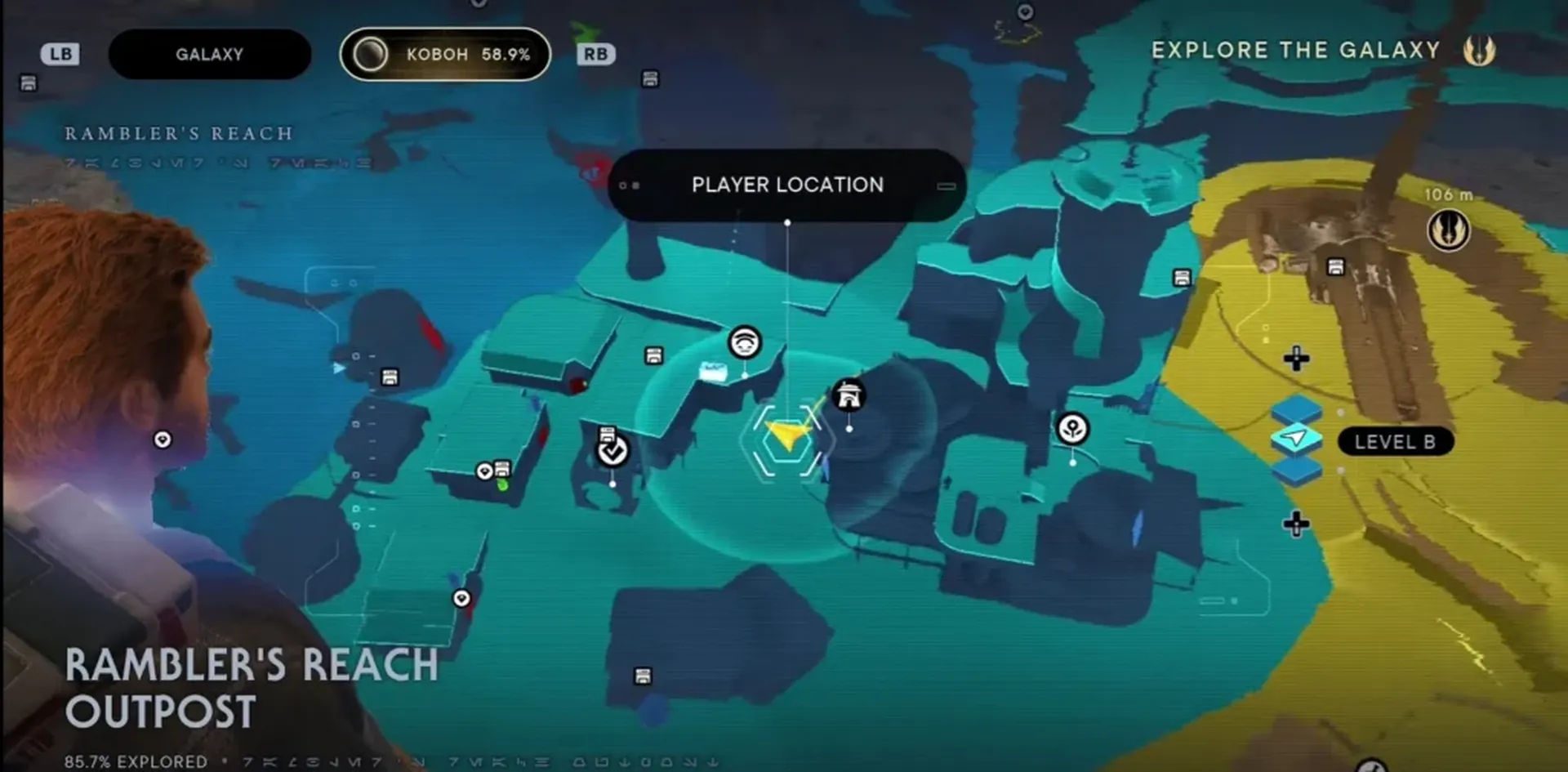
Task: Open the Explore the Galaxy objective
Action: 1295,51
